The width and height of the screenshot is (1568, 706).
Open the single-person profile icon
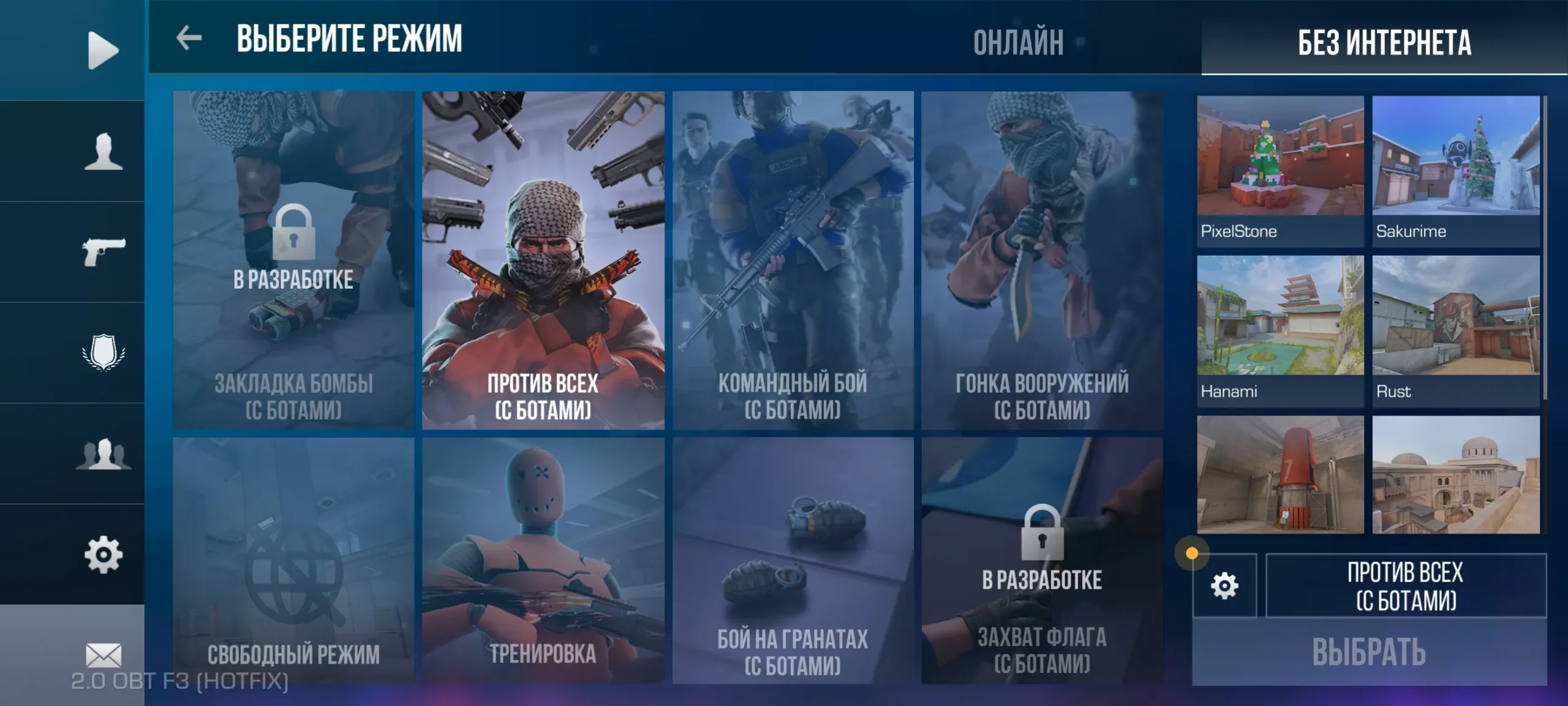coord(104,151)
